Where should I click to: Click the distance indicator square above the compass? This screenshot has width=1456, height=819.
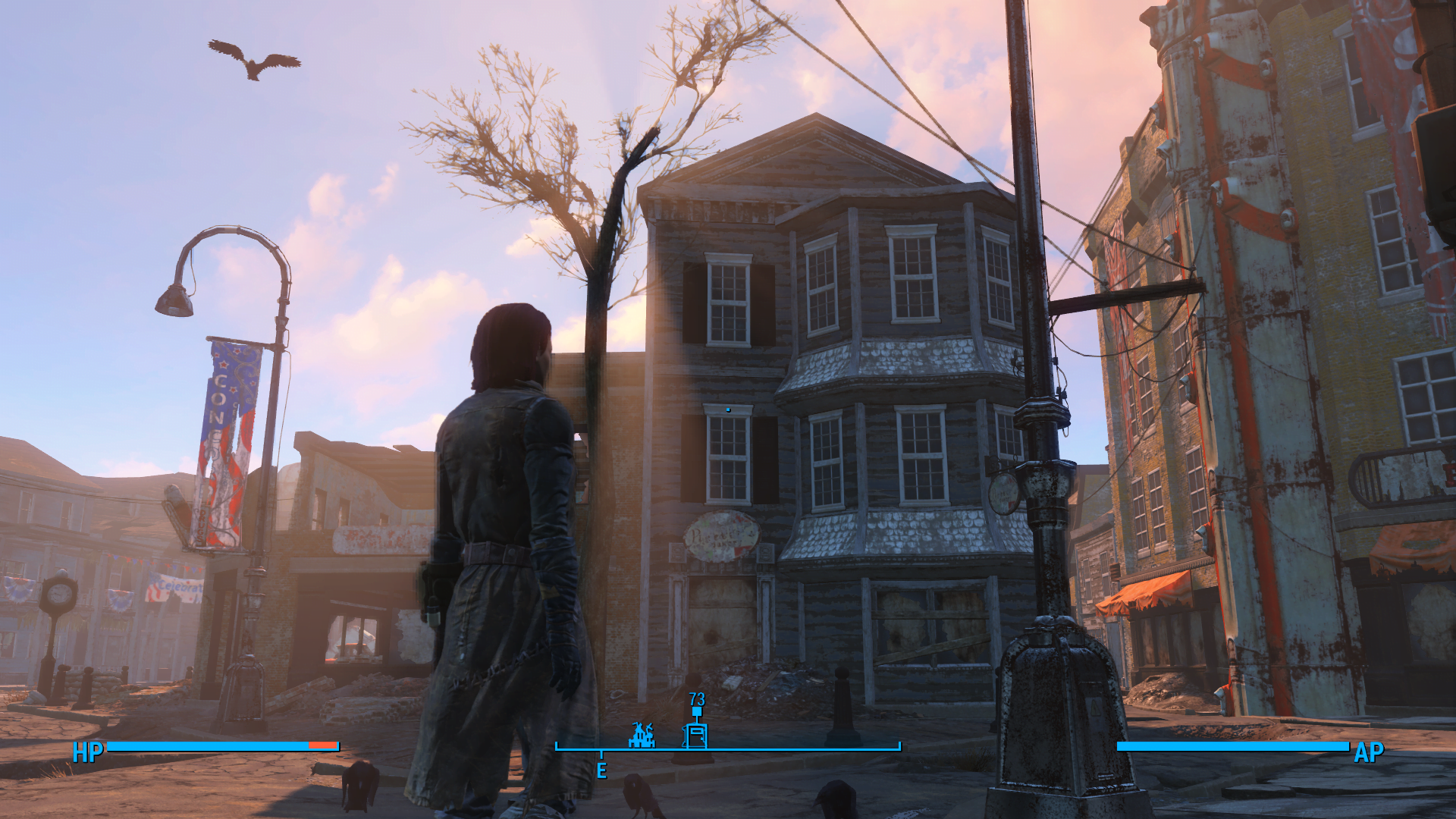pyautogui.click(x=696, y=711)
